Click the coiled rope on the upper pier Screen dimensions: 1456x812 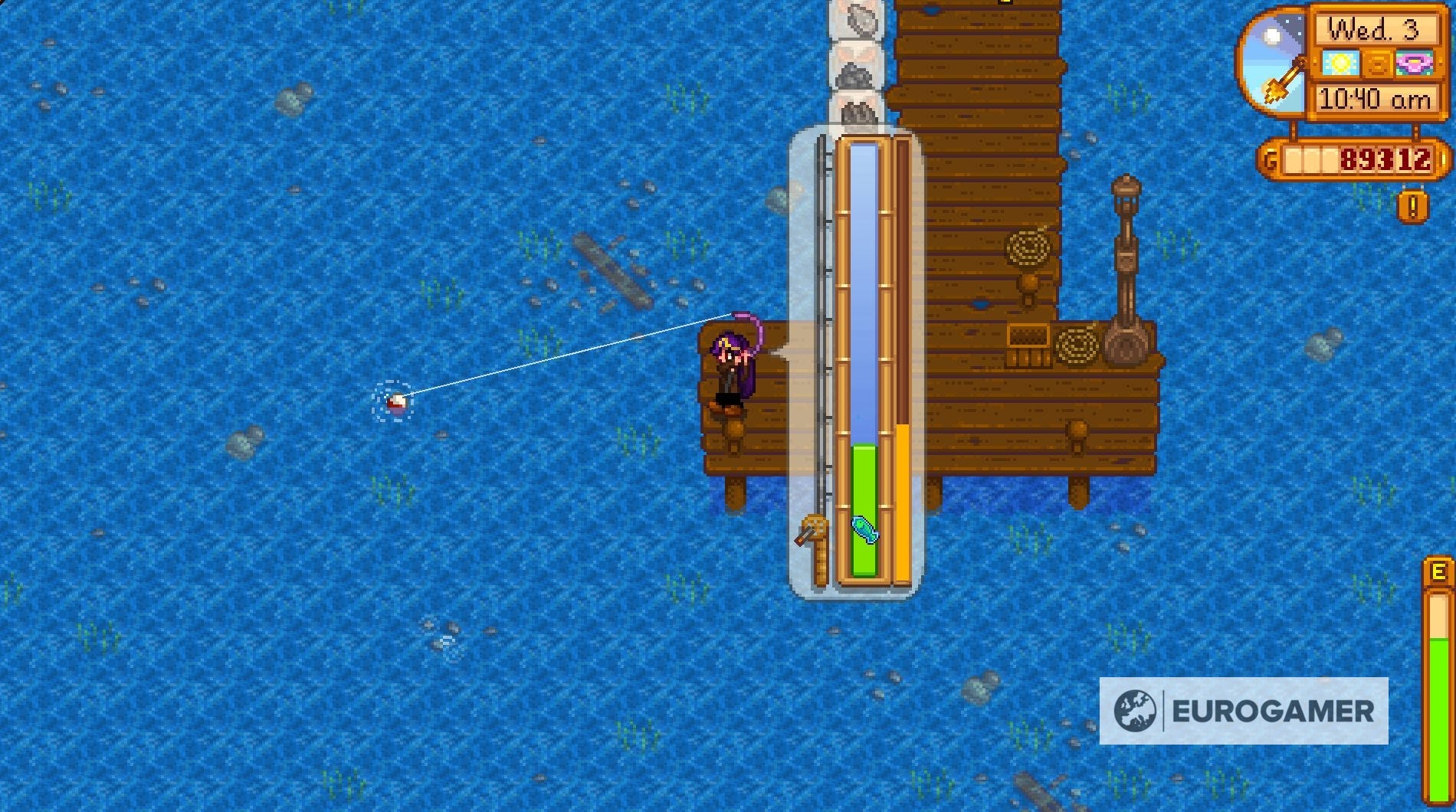(x=1028, y=247)
